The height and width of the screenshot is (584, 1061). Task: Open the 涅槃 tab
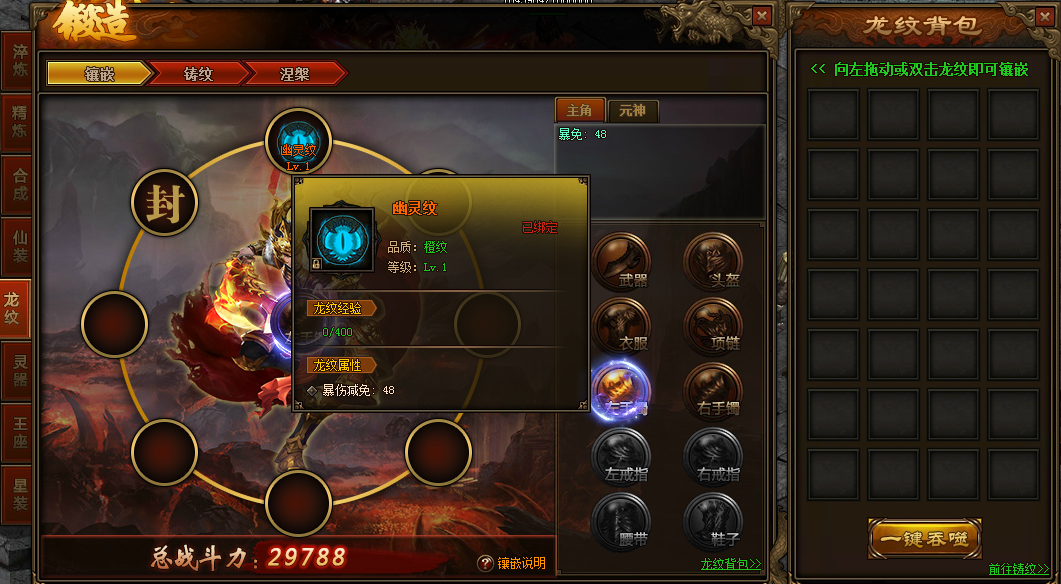pyautogui.click(x=294, y=74)
